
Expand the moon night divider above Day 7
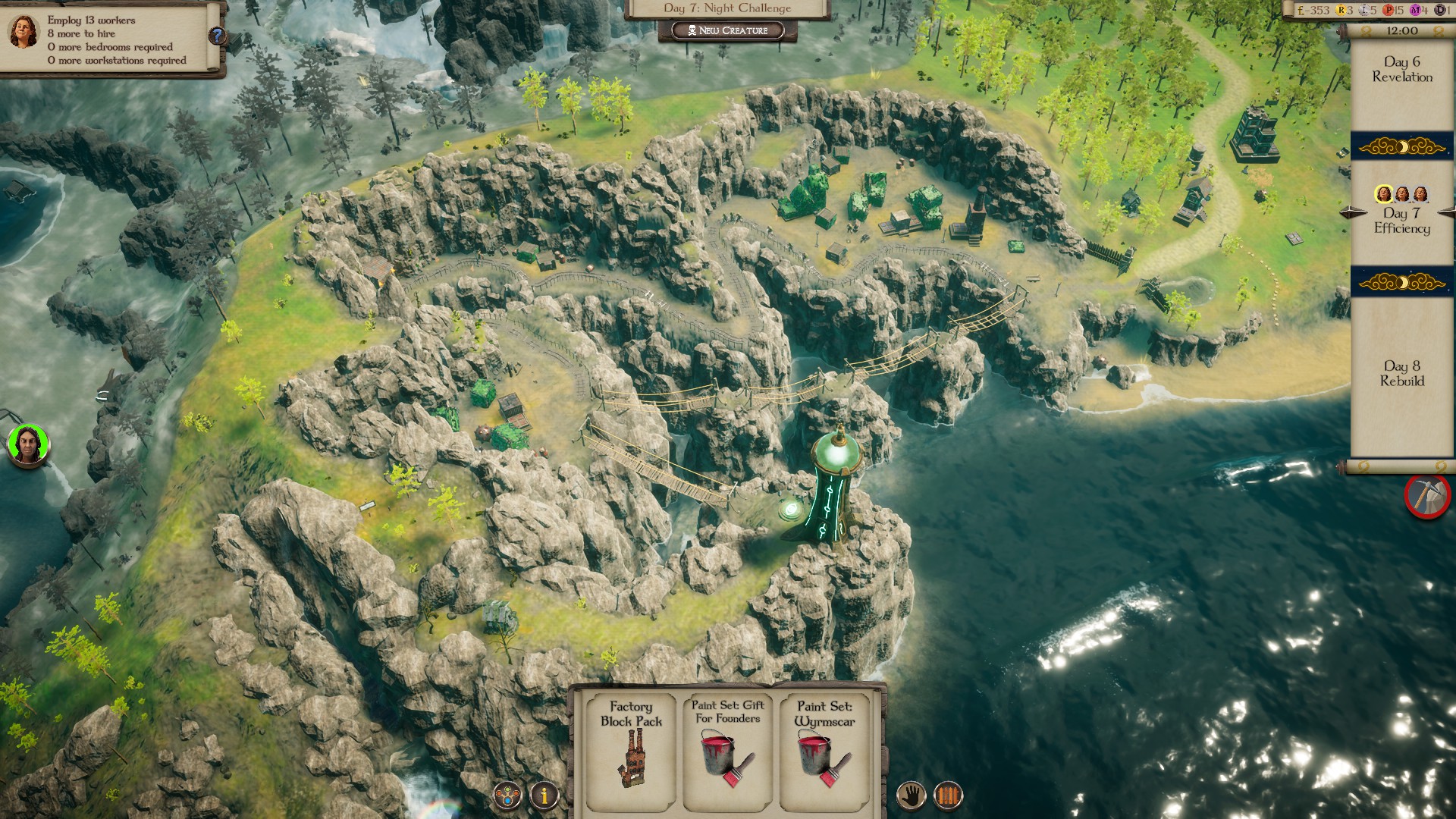[1402, 147]
